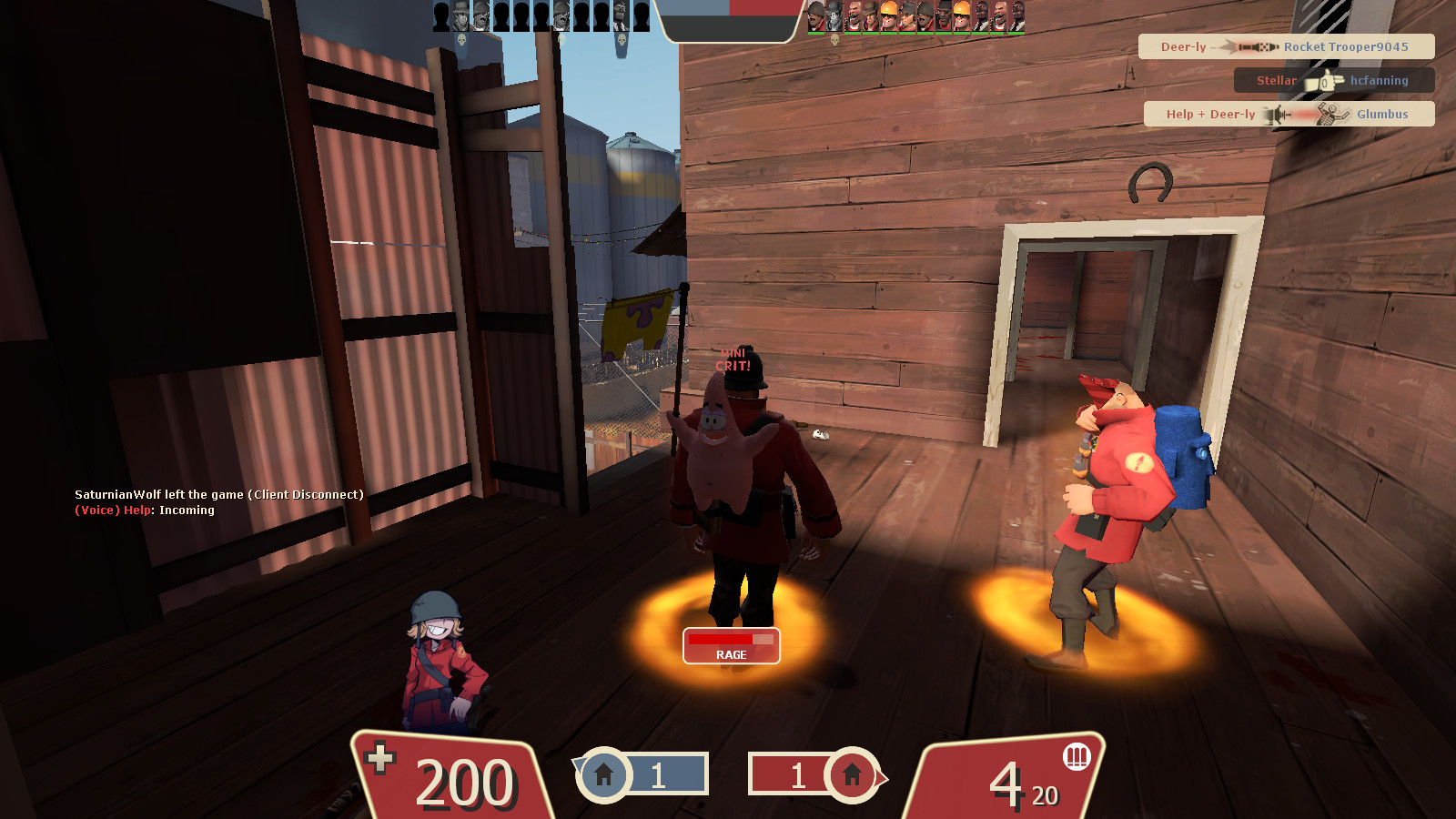Click the SaturnianWolf disconnect chat message
Viewport: 1456px width, 819px height.
point(218,496)
